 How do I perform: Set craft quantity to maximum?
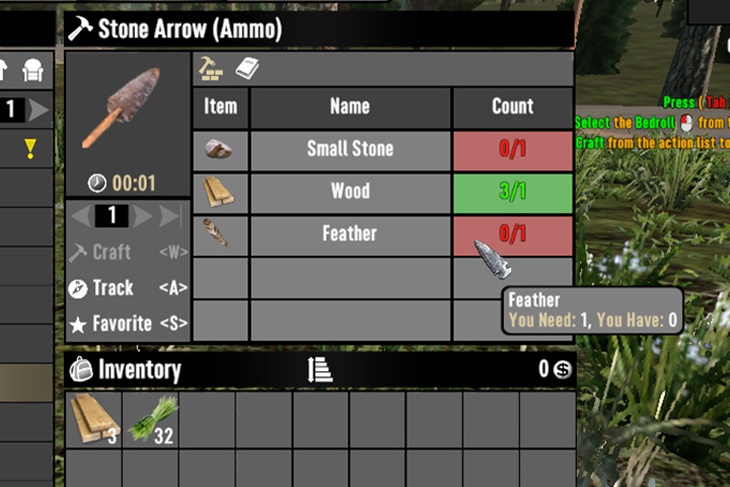pyautogui.click(x=171, y=215)
